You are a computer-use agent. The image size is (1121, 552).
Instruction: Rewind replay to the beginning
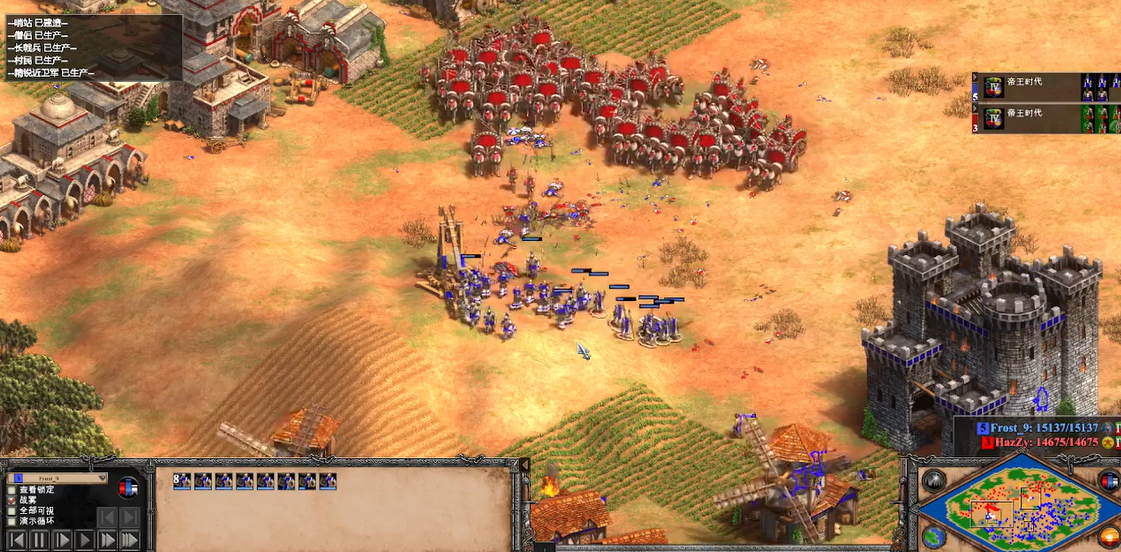tap(16, 540)
